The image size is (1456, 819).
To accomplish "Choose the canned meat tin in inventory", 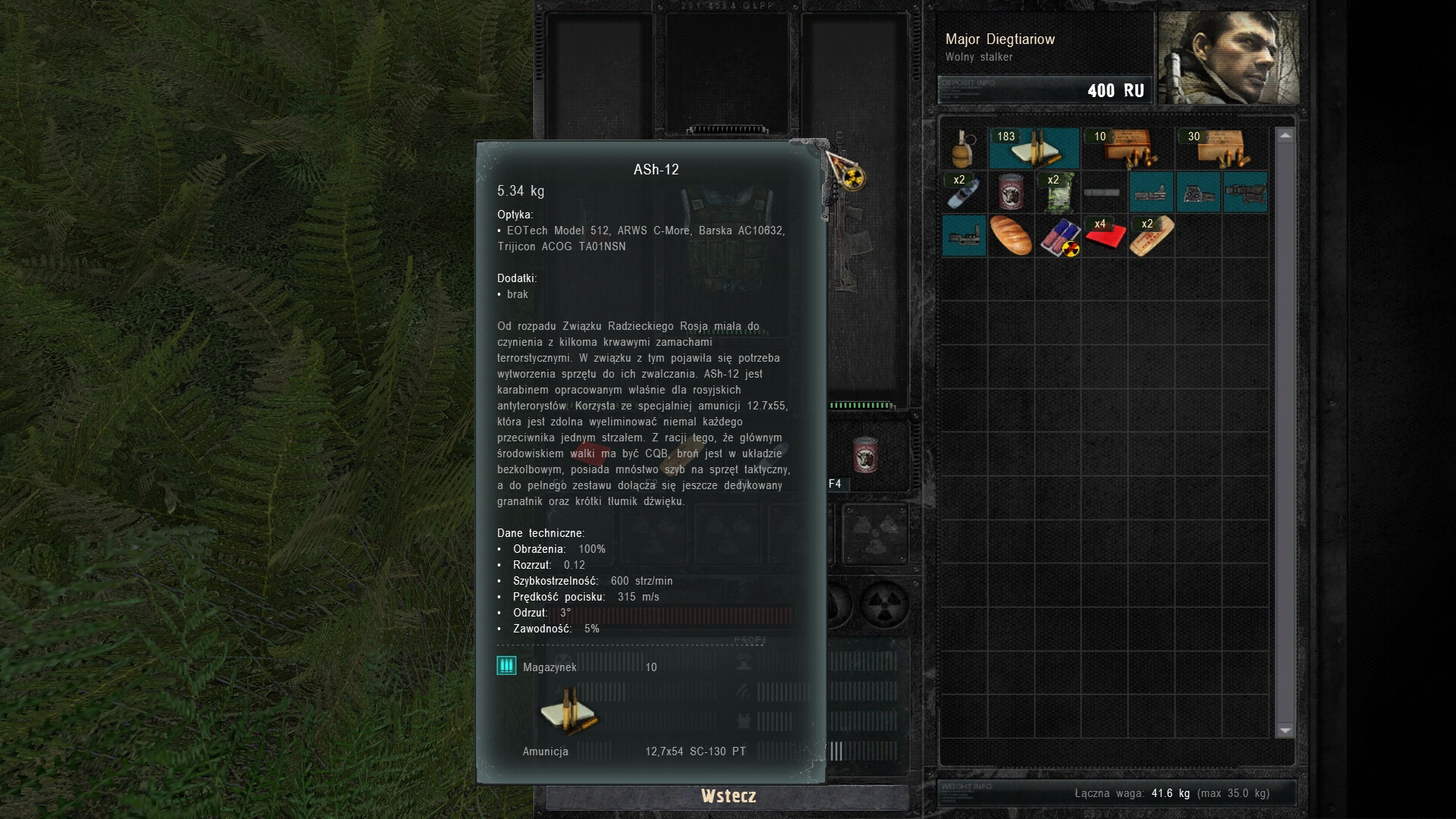I will (1010, 192).
